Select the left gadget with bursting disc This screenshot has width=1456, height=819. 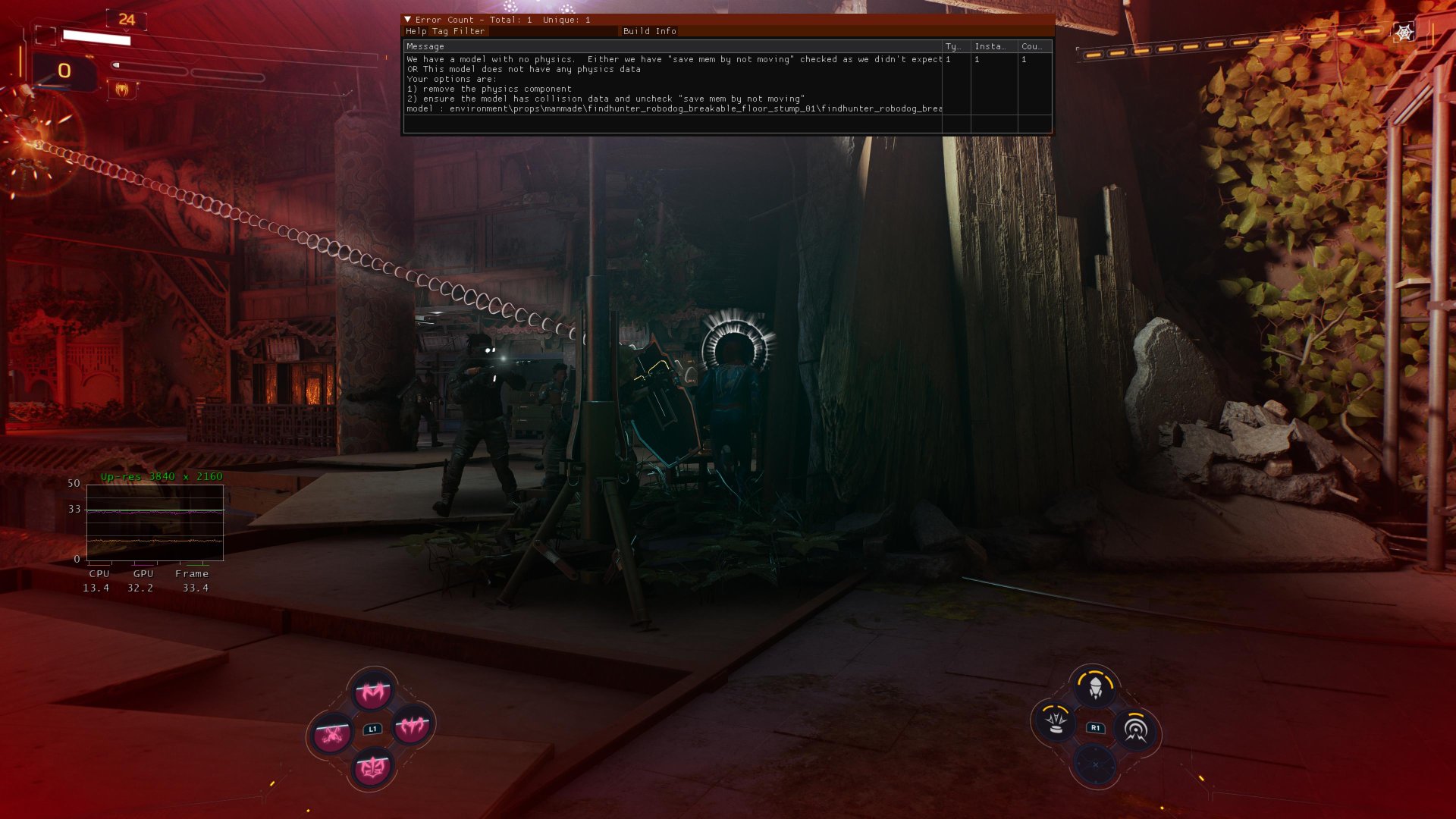click(x=1055, y=721)
